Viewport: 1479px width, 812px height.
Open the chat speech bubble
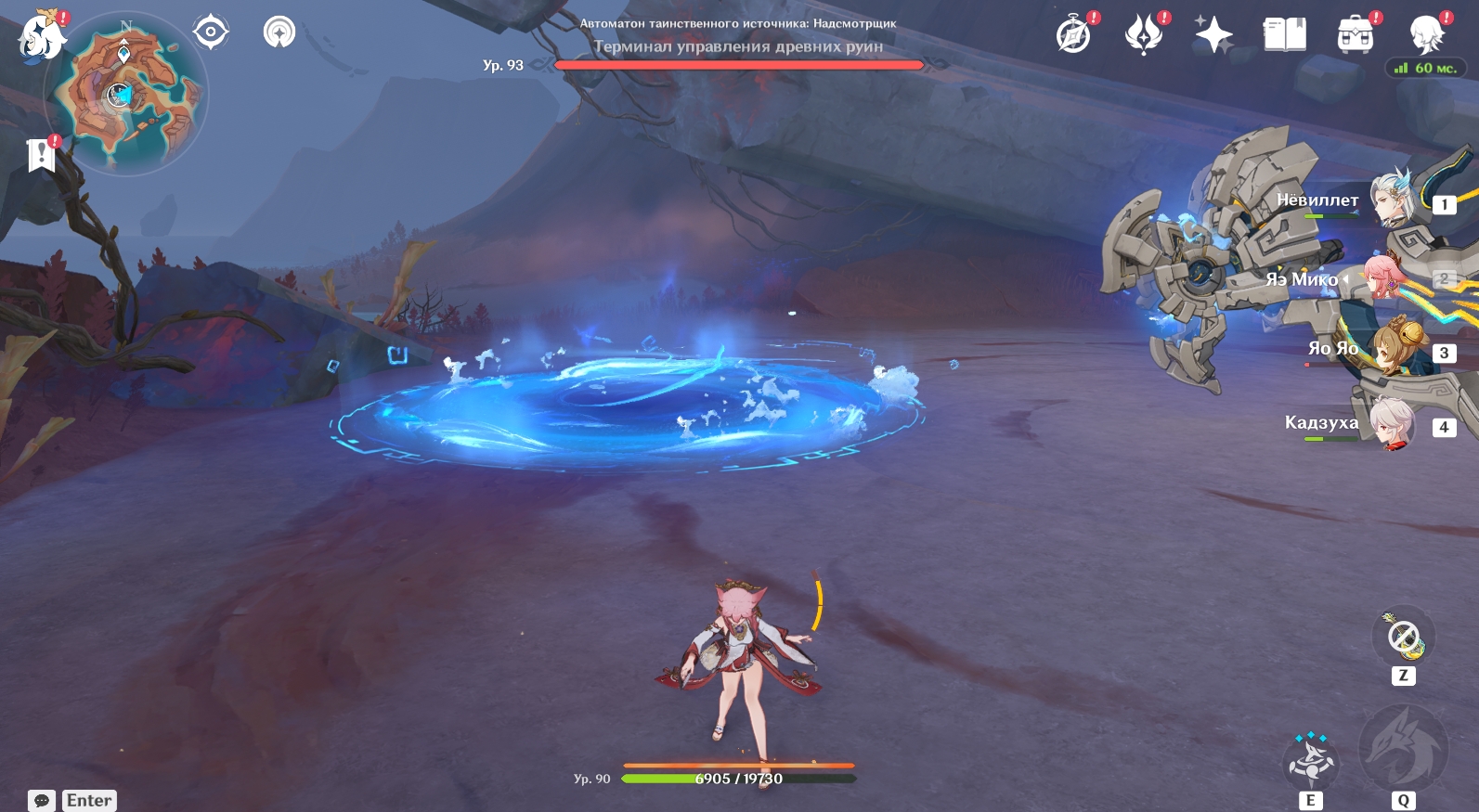point(42,800)
